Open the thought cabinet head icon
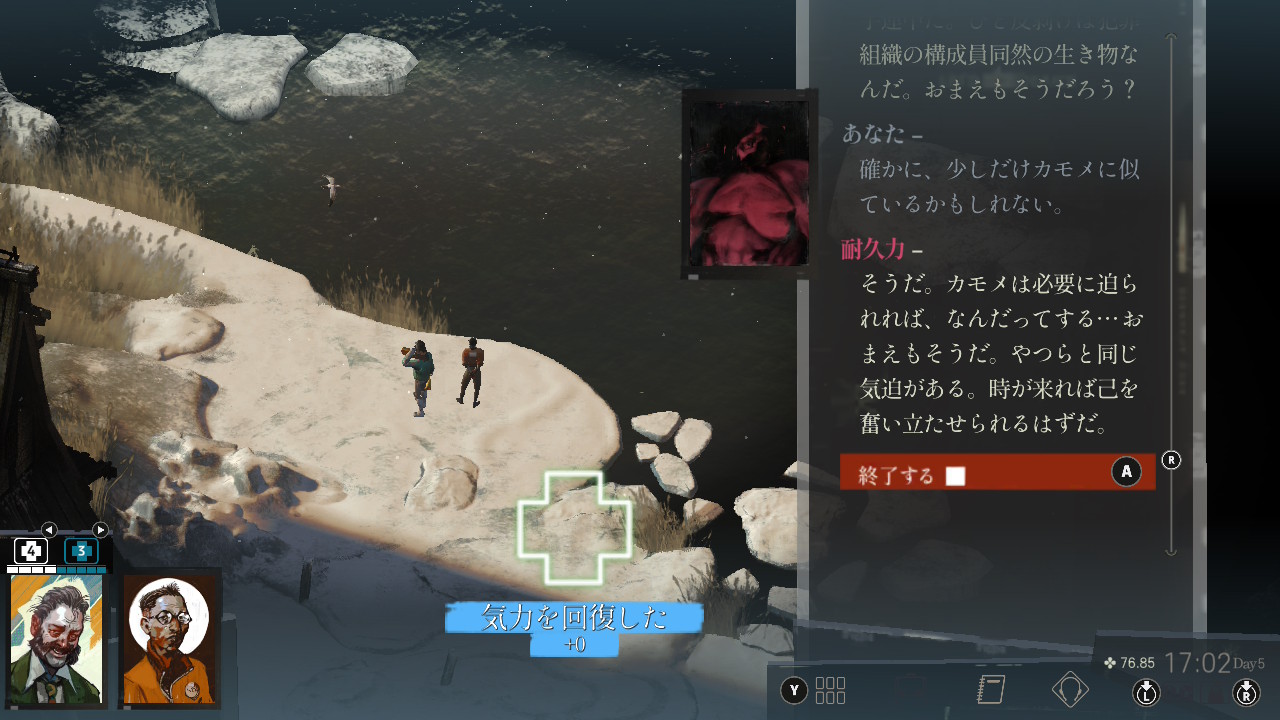This screenshot has width=1280, height=720. [1070, 690]
